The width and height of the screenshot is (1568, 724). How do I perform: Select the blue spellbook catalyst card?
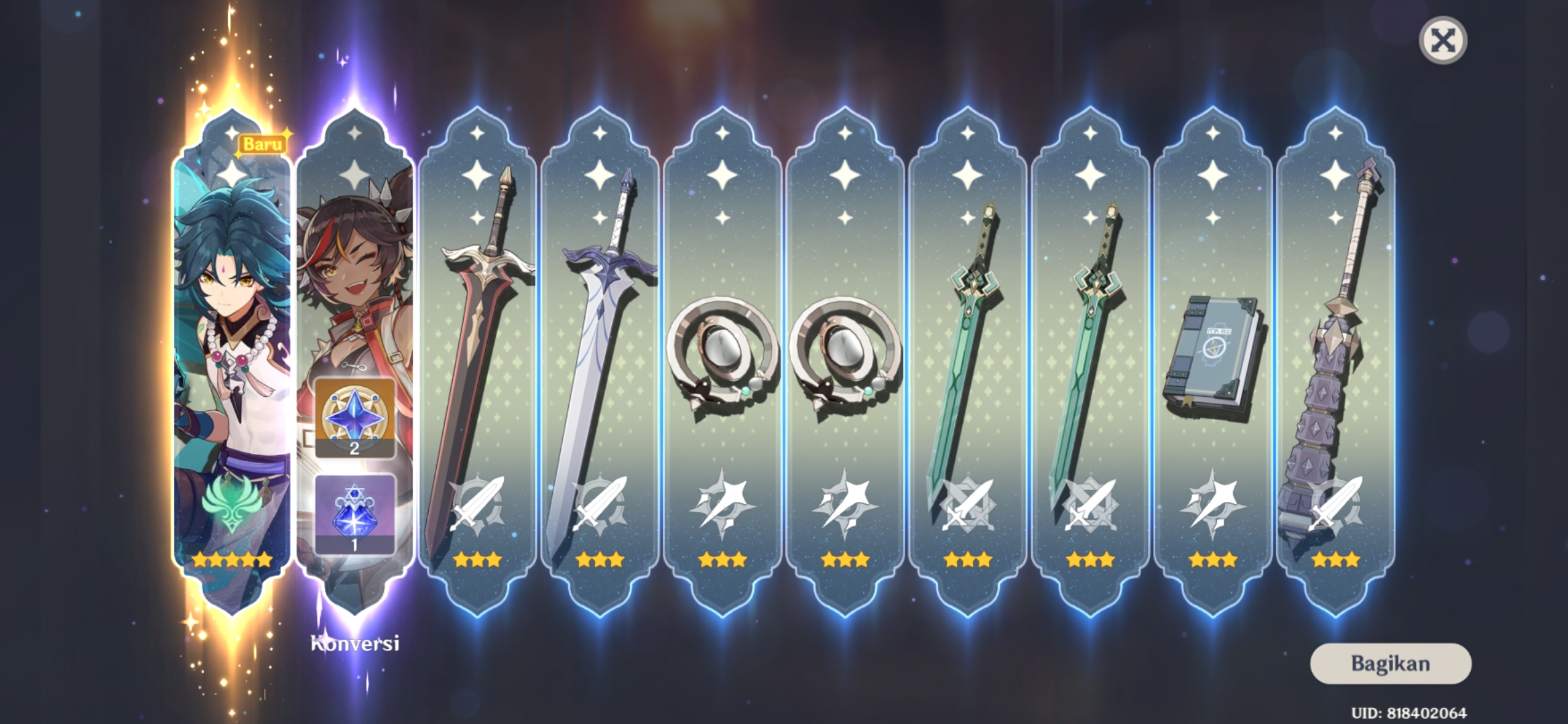(1212, 362)
